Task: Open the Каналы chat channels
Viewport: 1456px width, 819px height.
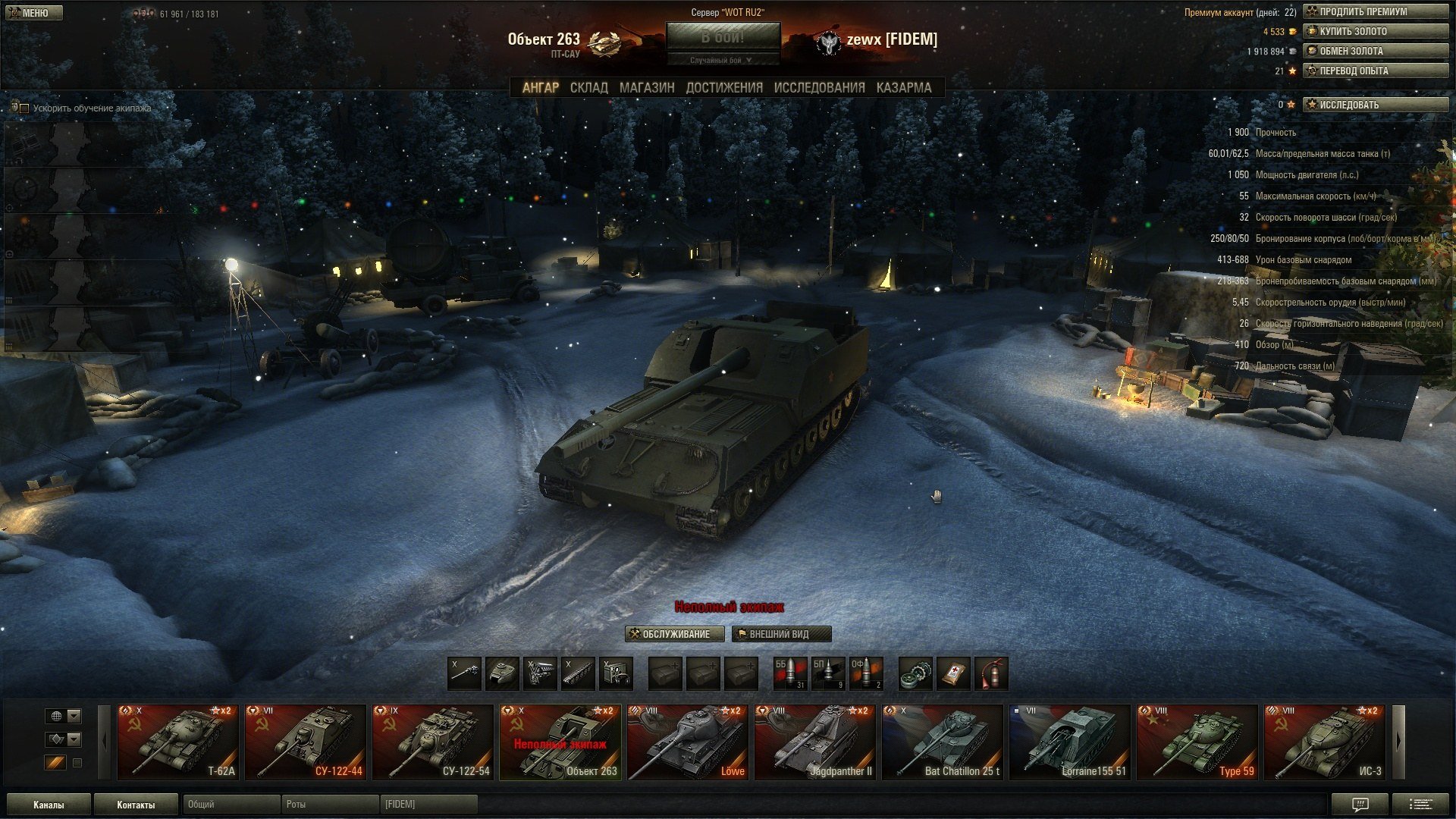Action: pos(49,805)
